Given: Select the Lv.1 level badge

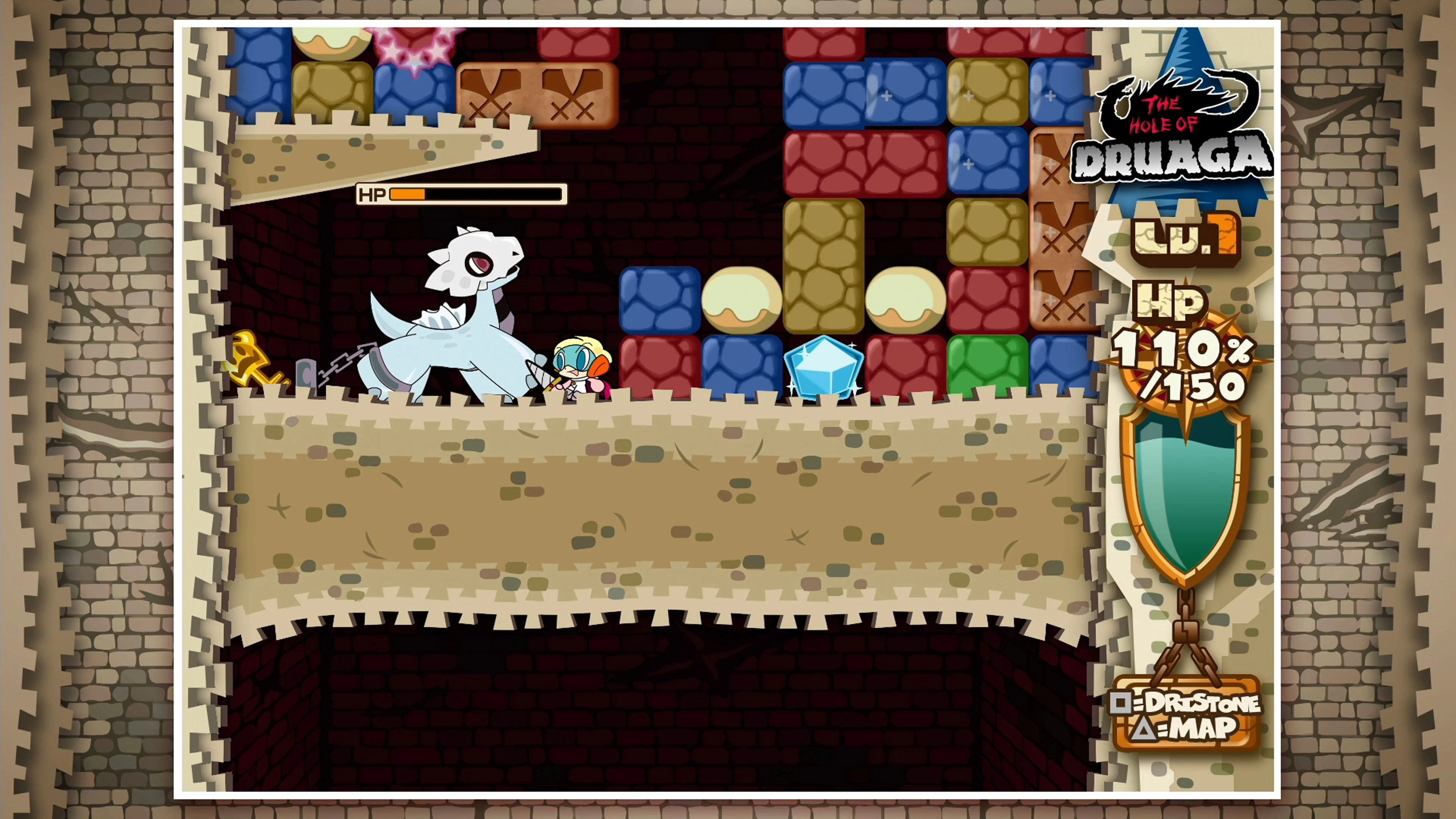Looking at the screenshot, I should tap(1190, 240).
